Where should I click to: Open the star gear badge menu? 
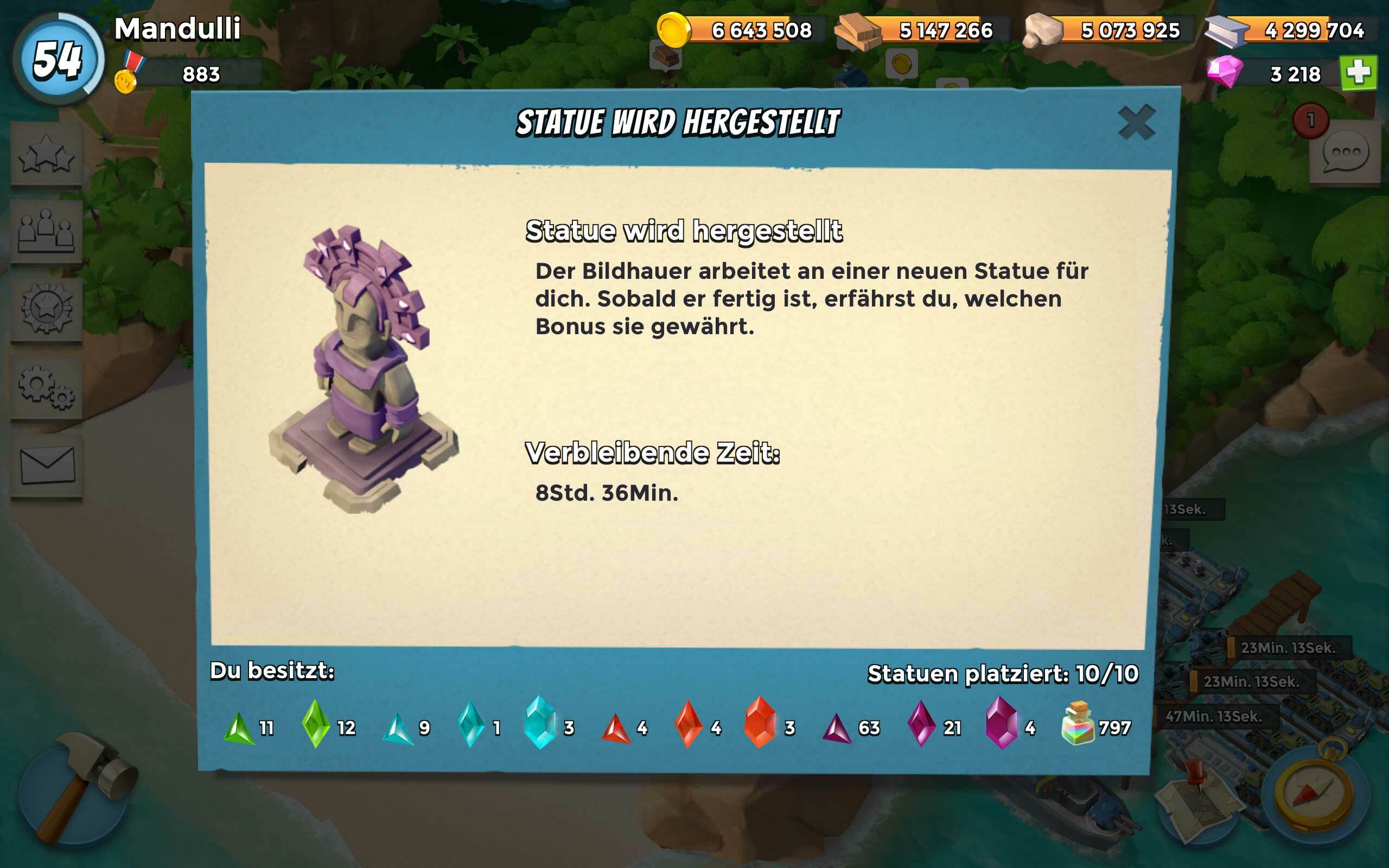(47, 310)
